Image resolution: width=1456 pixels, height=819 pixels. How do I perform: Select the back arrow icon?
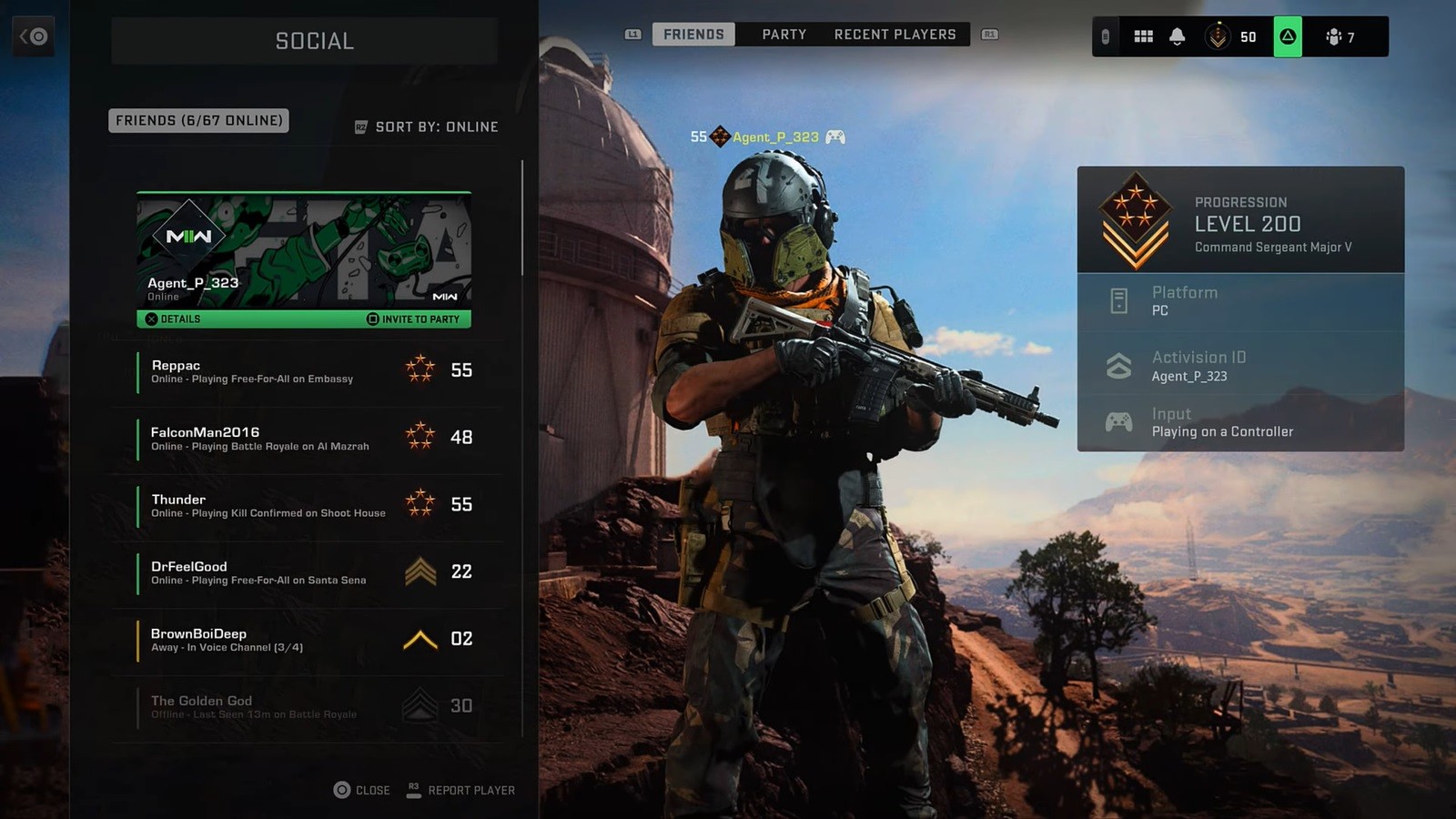tap(35, 35)
